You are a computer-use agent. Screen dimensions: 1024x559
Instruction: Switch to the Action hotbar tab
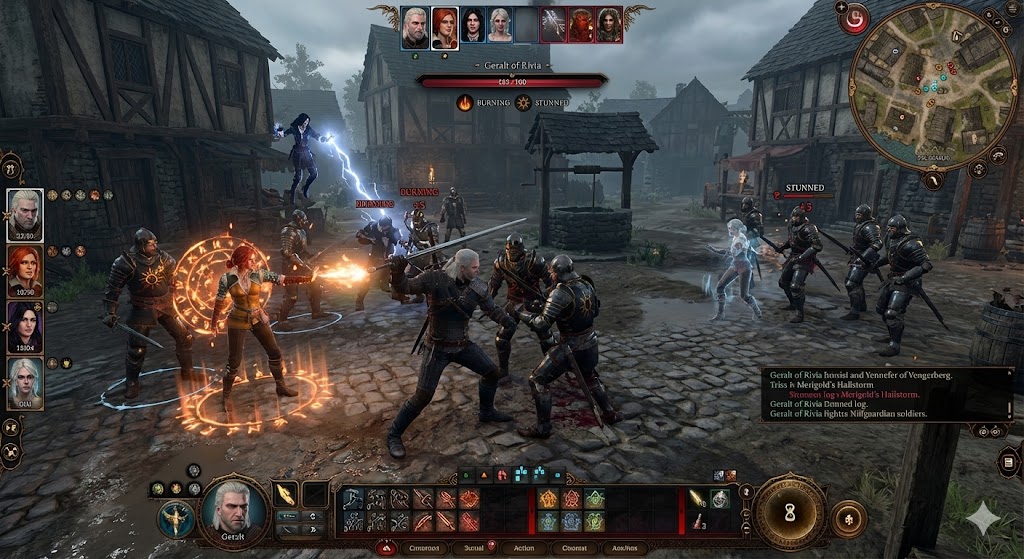pyautogui.click(x=523, y=548)
